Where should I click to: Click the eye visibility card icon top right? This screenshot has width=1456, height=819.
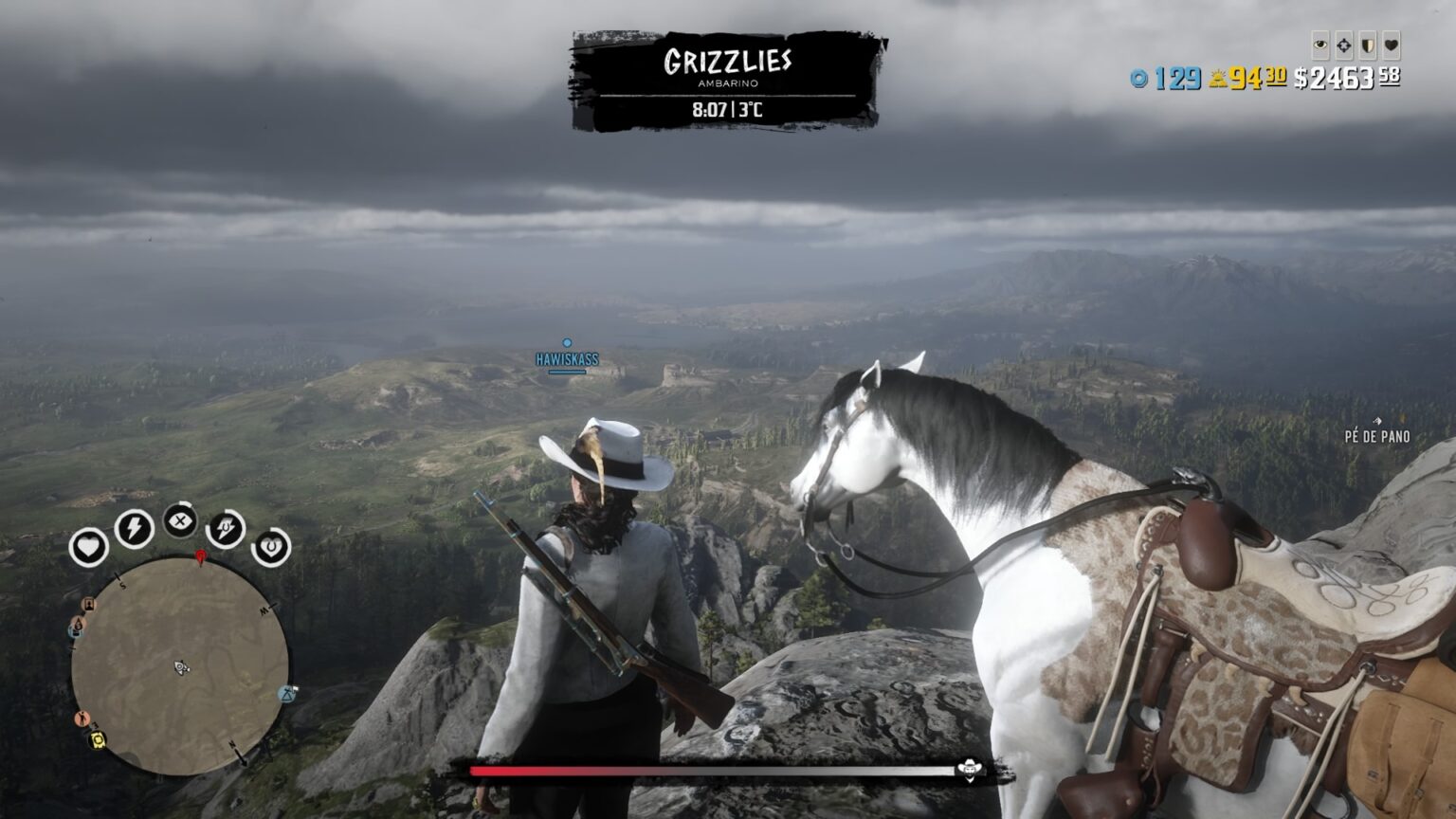point(1321,43)
